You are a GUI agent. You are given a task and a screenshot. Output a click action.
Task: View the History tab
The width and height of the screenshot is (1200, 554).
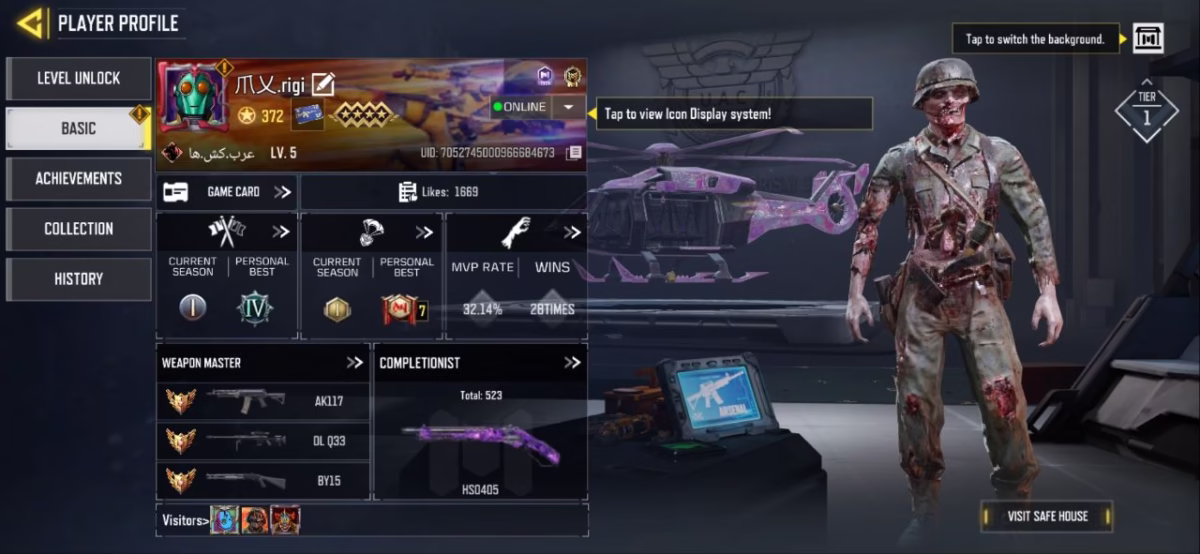click(79, 279)
